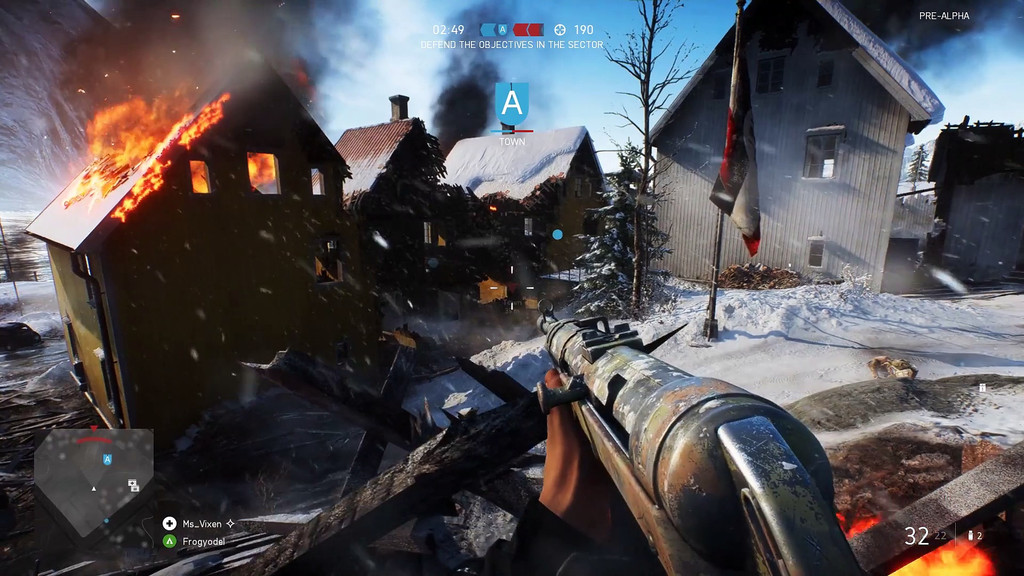The width and height of the screenshot is (1024, 576).
Task: Click the objective A icon in sector tracker
Action: coord(502,30)
